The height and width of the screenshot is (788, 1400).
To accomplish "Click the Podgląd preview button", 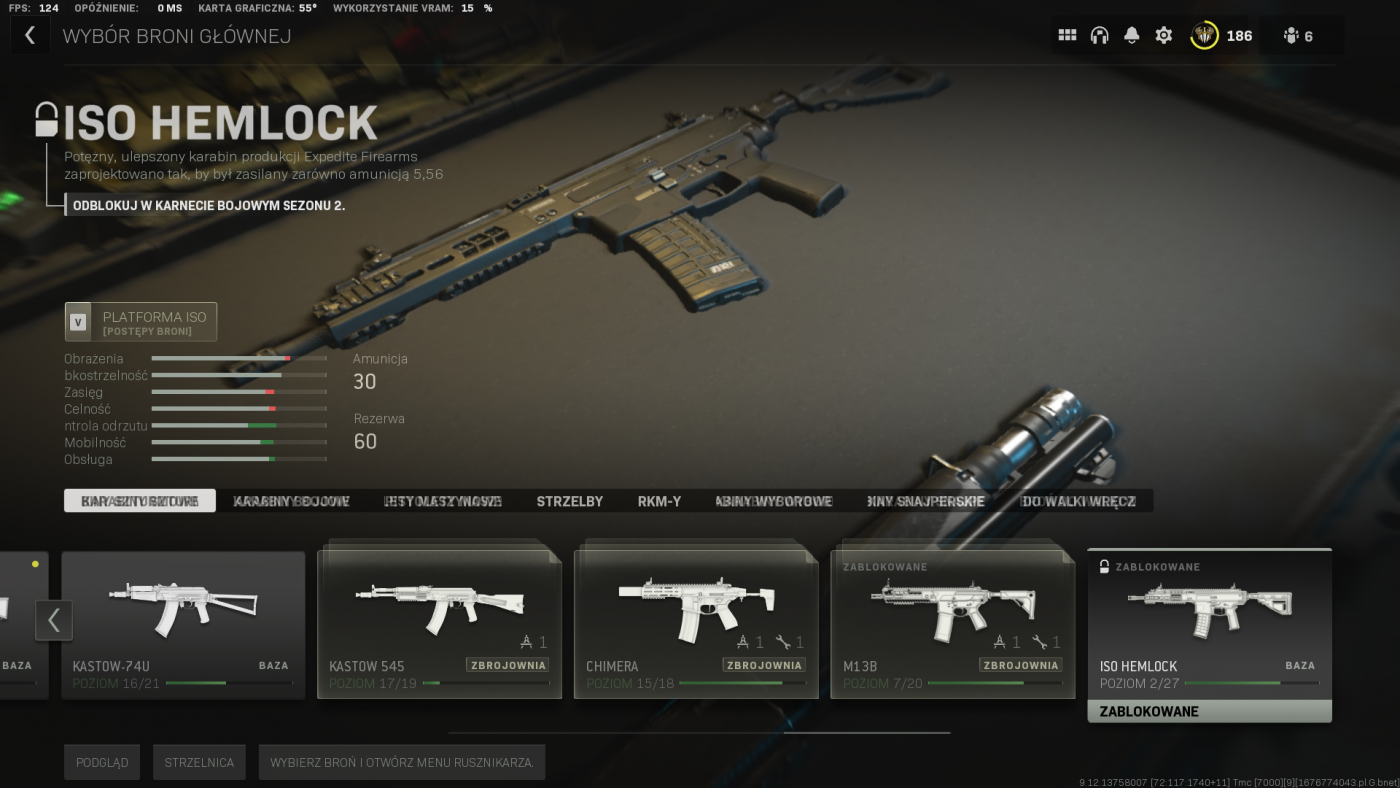I will click(x=102, y=762).
